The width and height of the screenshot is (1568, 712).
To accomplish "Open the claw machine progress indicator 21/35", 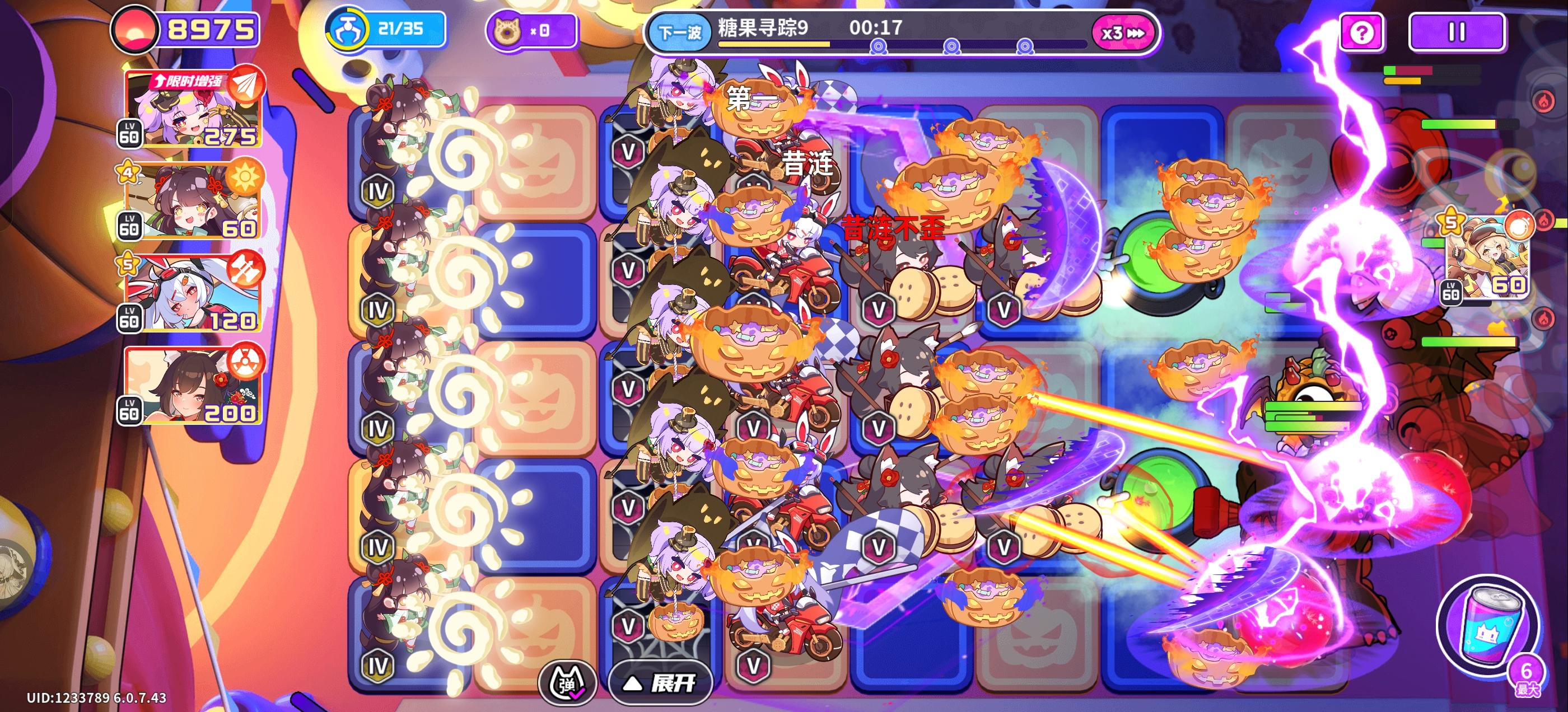I will [377, 28].
